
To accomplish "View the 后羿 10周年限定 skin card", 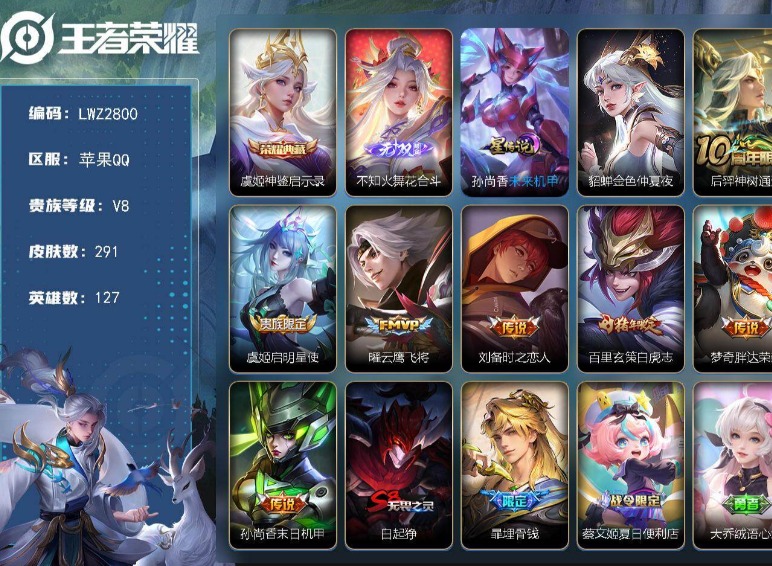I will 733,110.
